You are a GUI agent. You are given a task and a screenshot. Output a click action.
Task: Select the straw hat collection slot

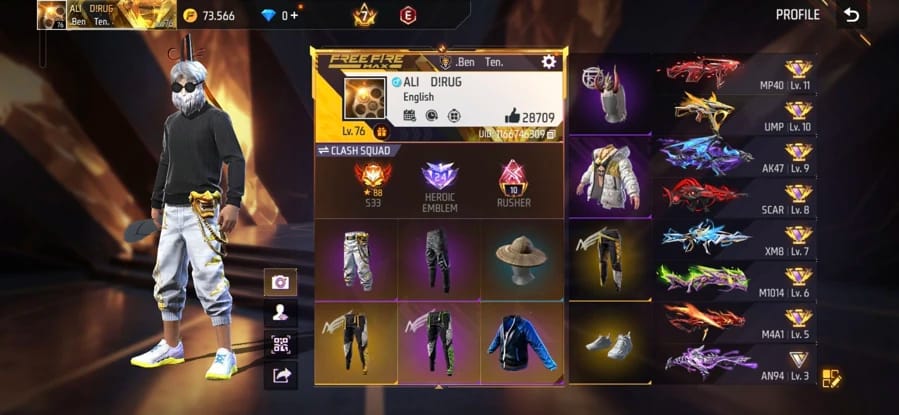[x=521, y=259]
